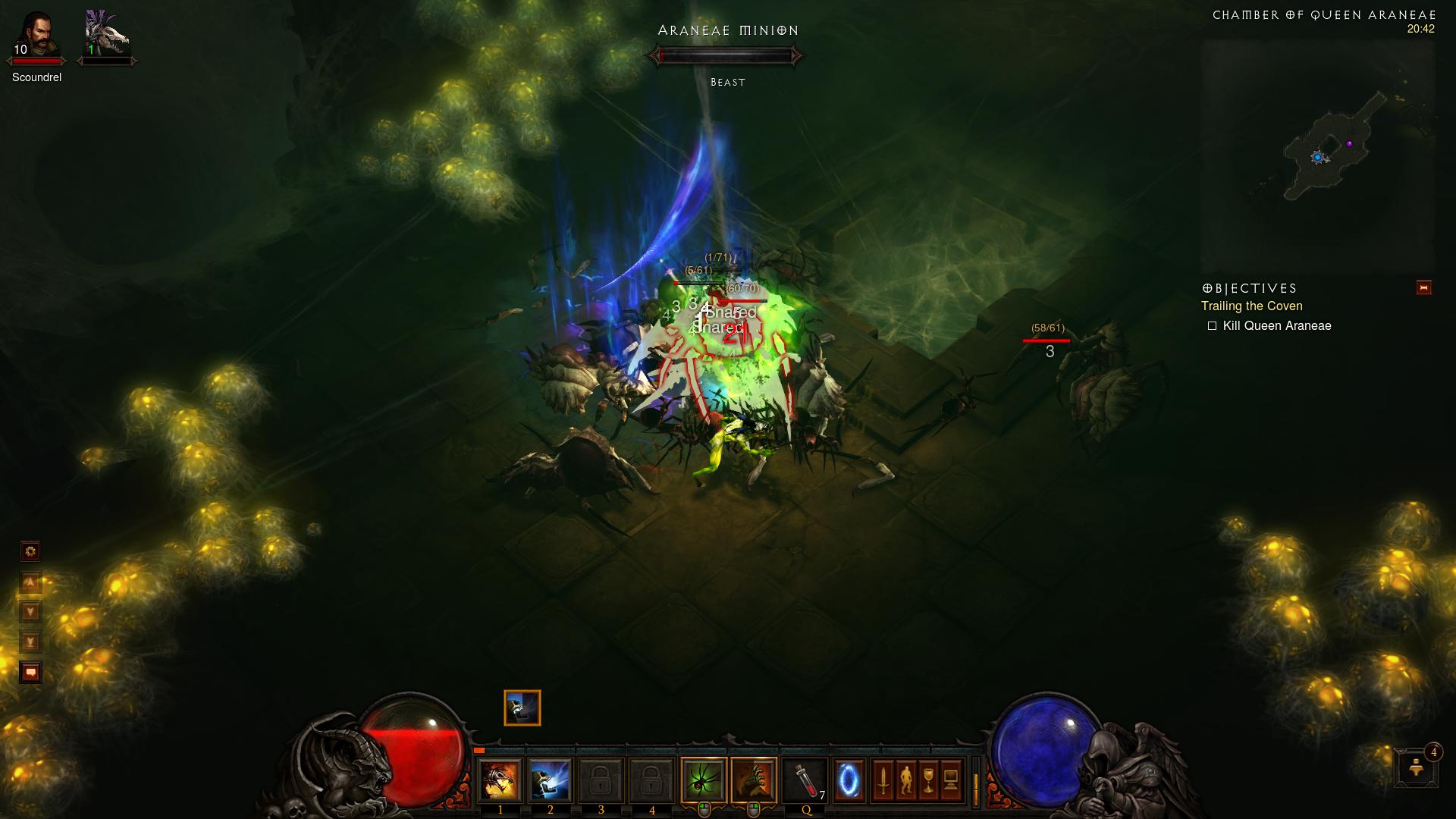This screenshot has height=819, width=1456.
Task: Open the inventory via the character figure icon
Action: (x=905, y=780)
